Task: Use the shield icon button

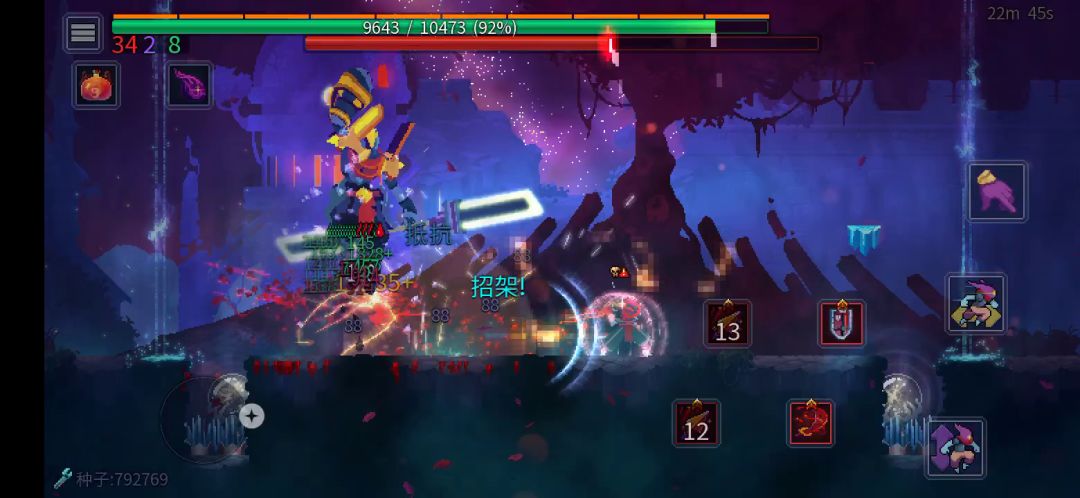Action: pyautogui.click(x=842, y=323)
